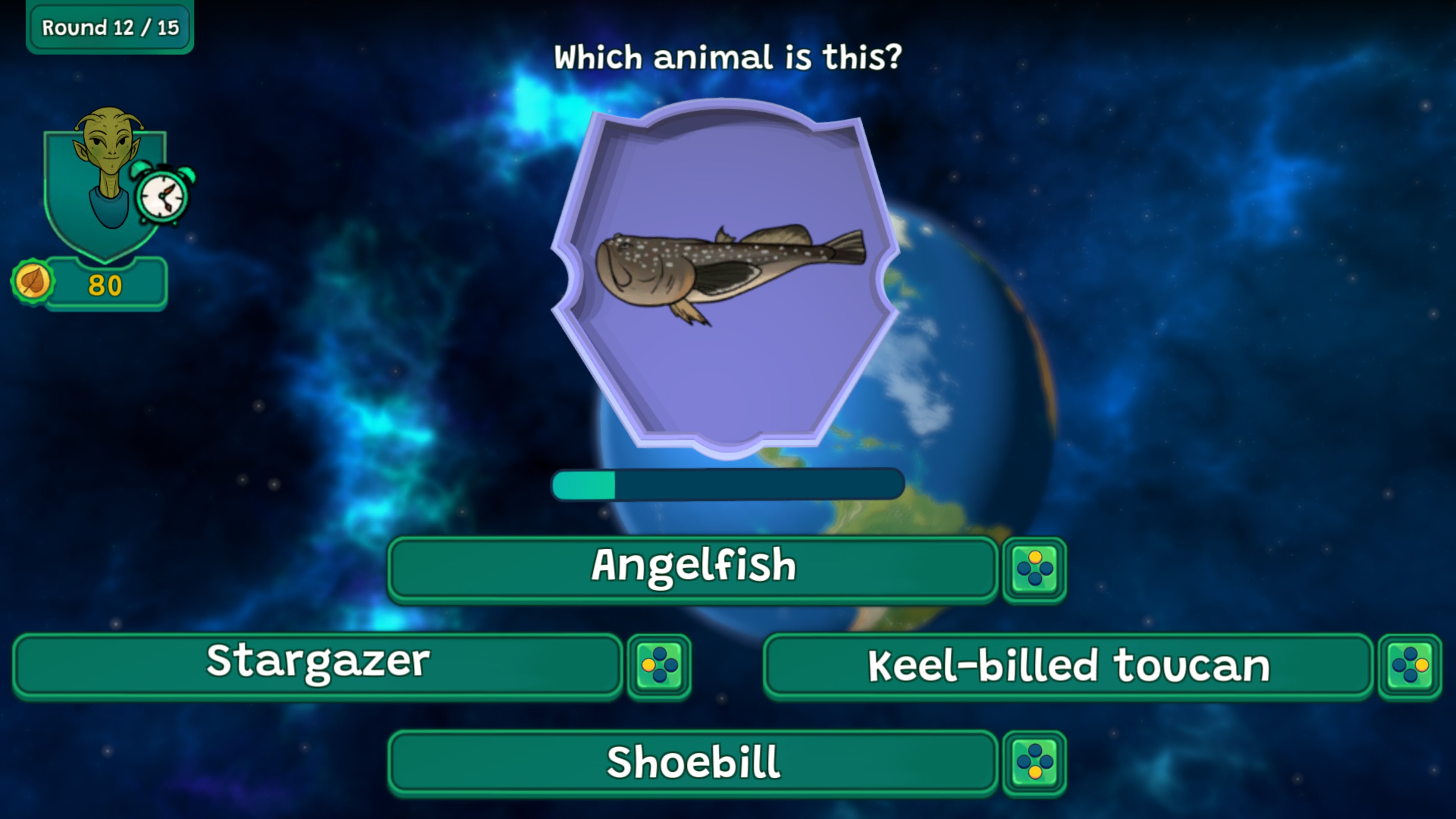This screenshot has height=819, width=1456.
Task: Click the dot icon beside Stargazer
Action: point(659,666)
